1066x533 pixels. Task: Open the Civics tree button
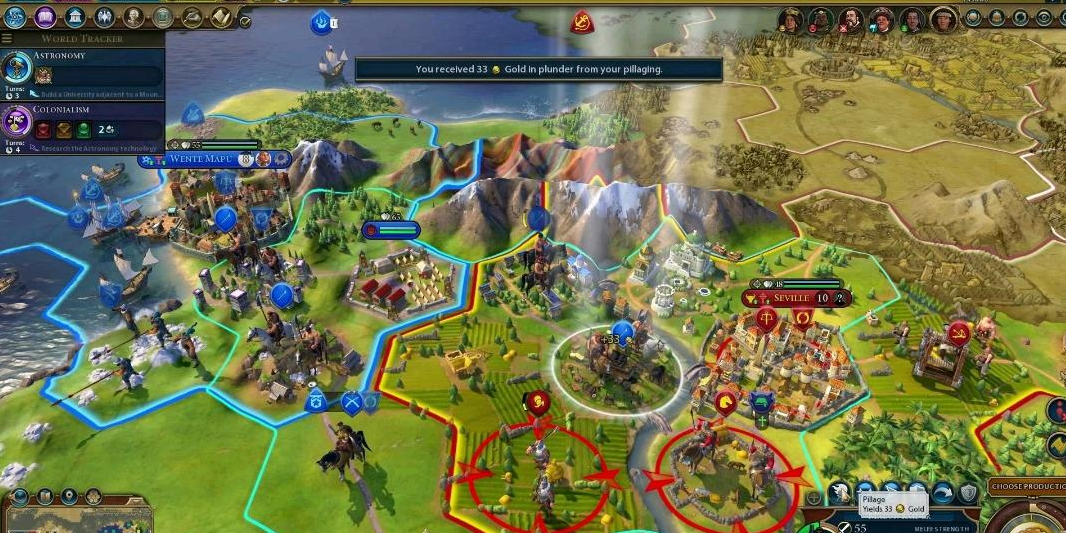[x=45, y=16]
